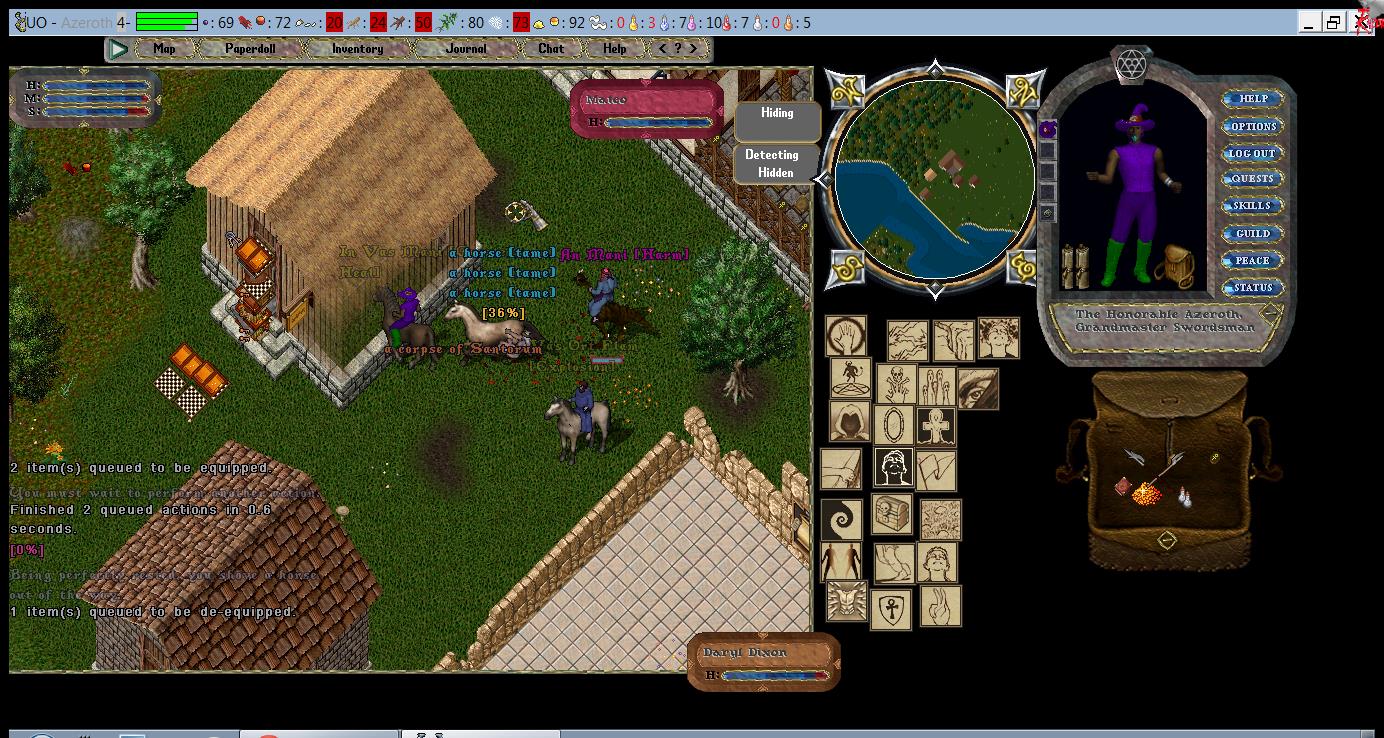Open the SKILLS list
The width and height of the screenshot is (1384, 738).
pyautogui.click(x=1252, y=206)
